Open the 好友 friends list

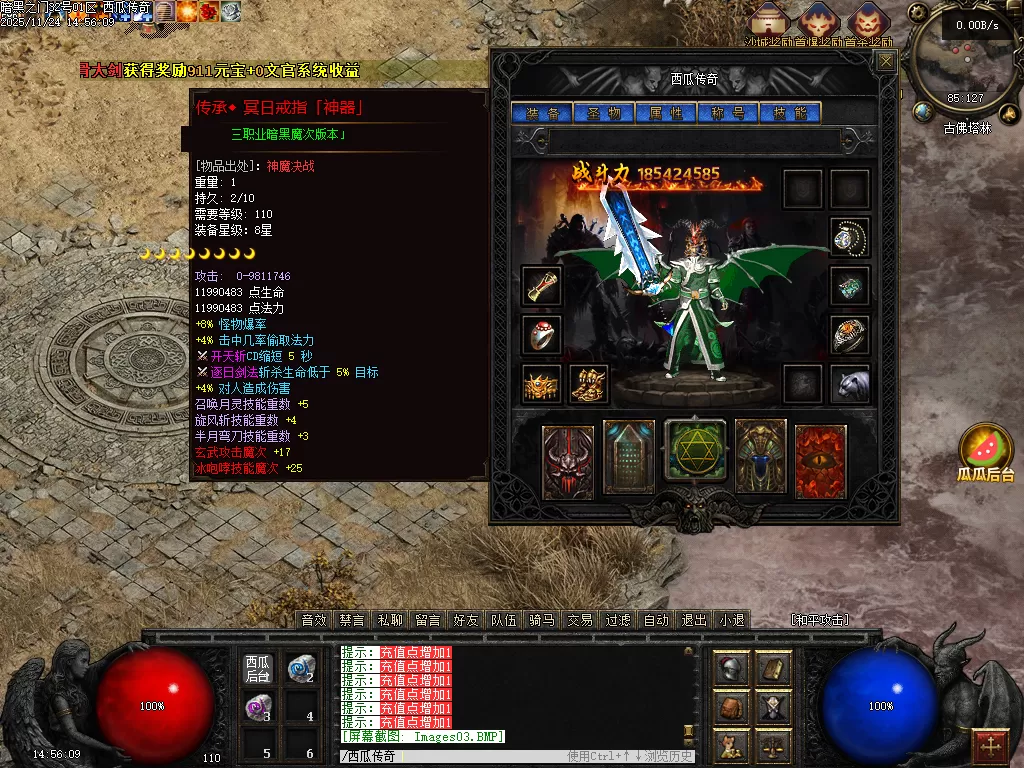click(466, 620)
